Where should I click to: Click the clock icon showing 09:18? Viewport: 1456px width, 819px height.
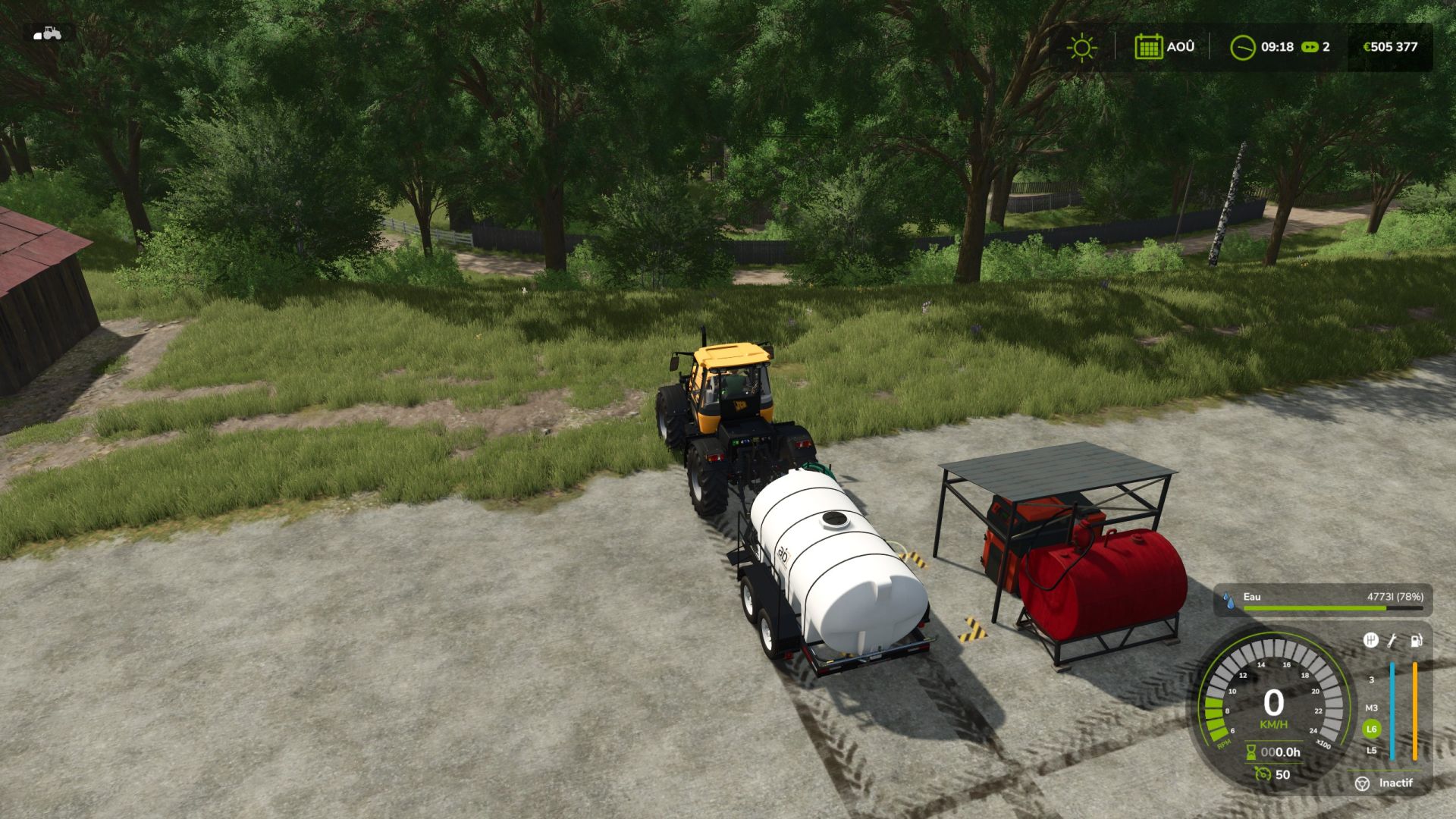pos(1242,47)
